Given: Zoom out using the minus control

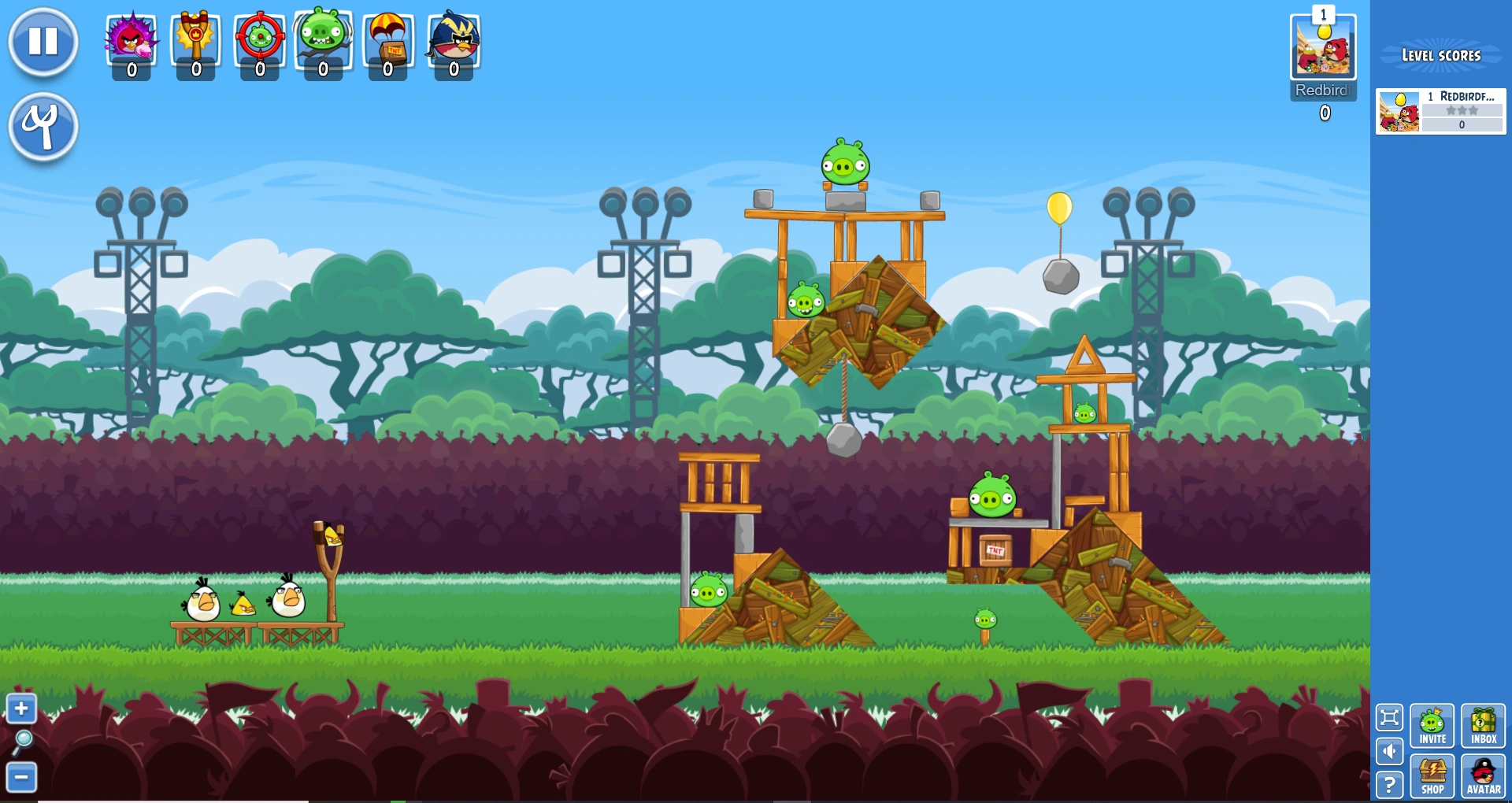Looking at the screenshot, I should [x=21, y=776].
